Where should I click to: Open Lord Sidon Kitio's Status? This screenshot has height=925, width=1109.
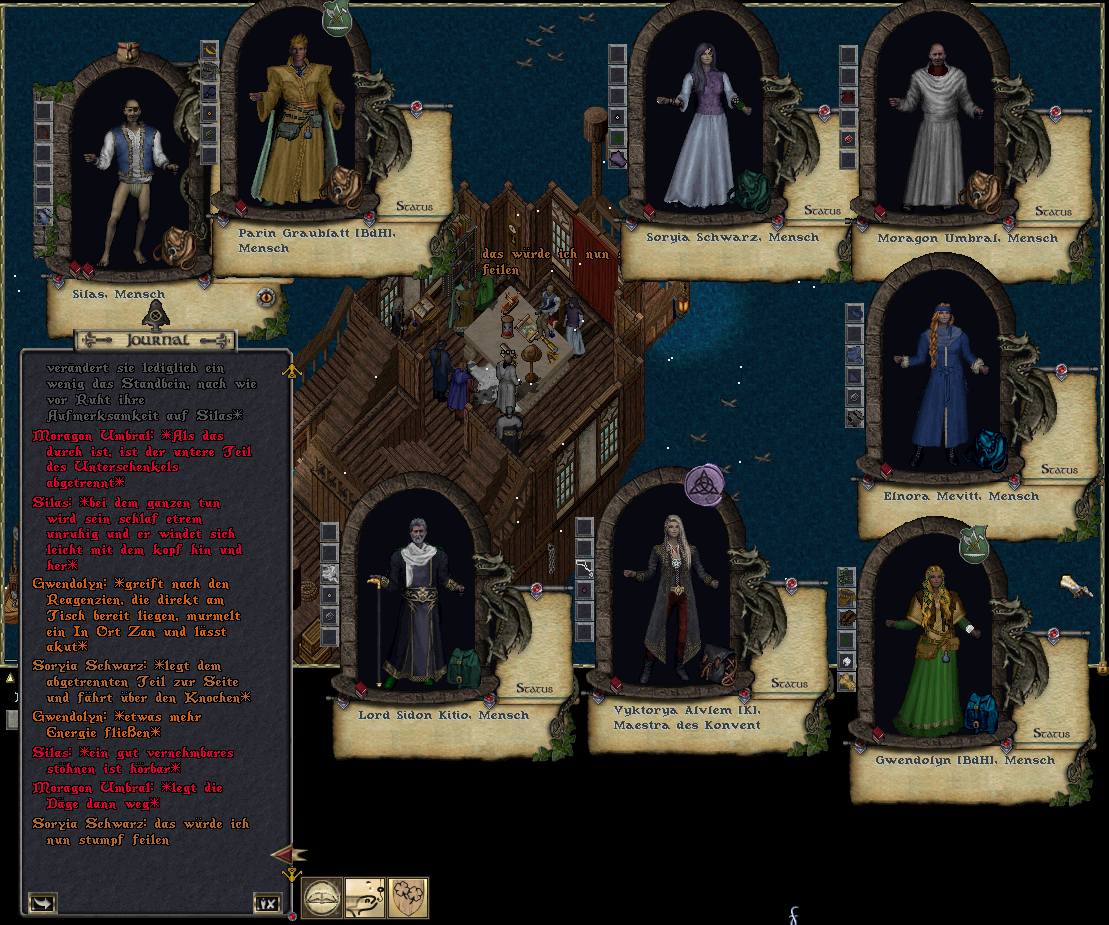(x=534, y=689)
